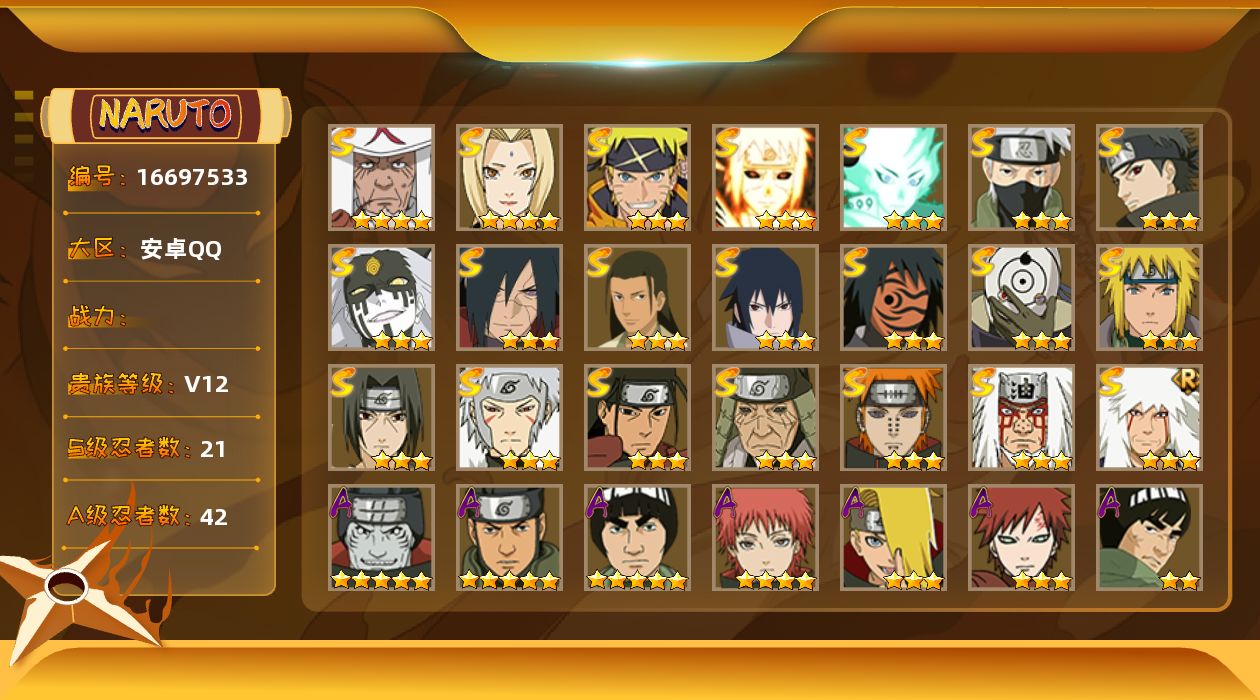Pick the orange-haired Pain portrait

click(893, 417)
